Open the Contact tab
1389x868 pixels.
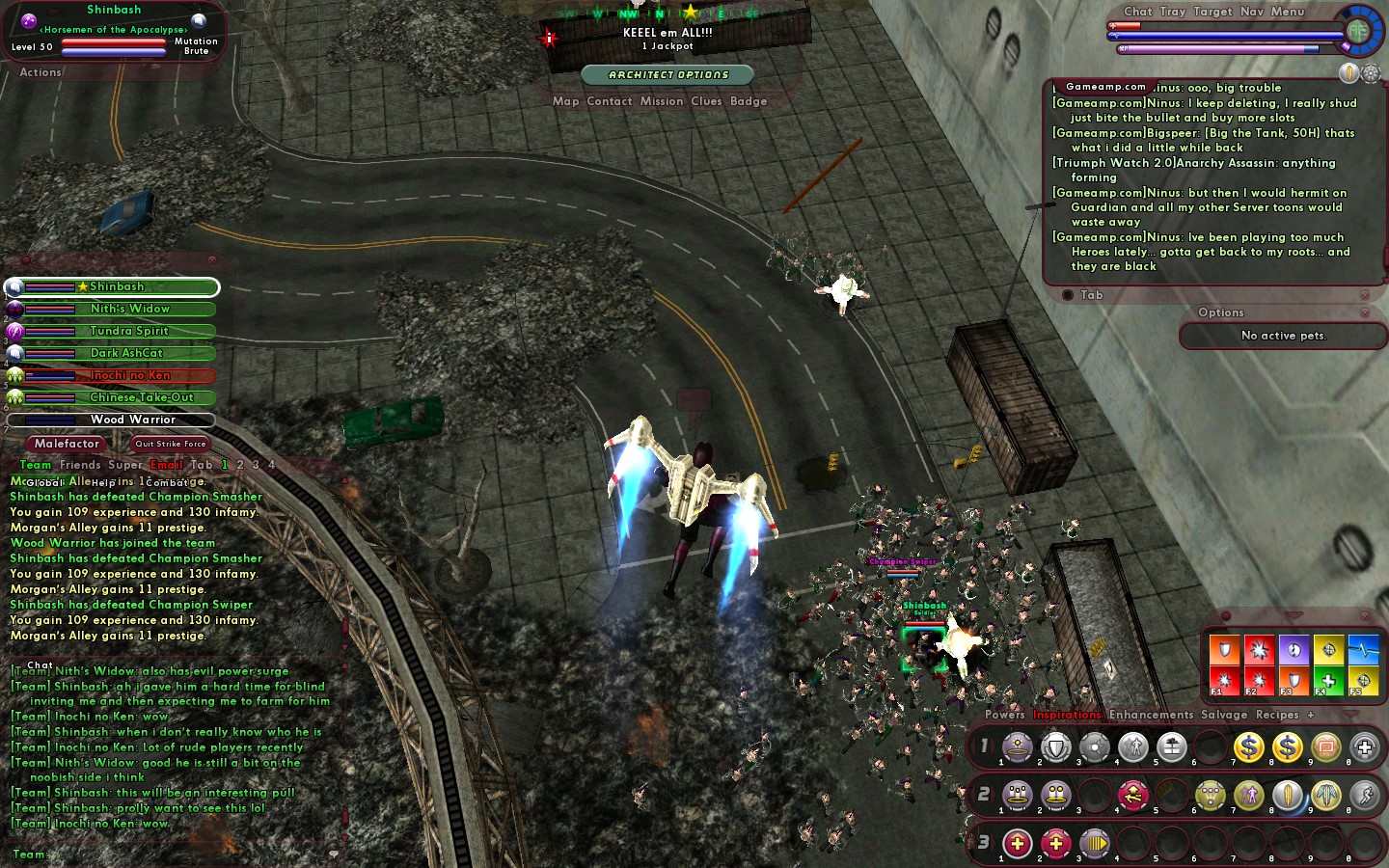click(609, 101)
